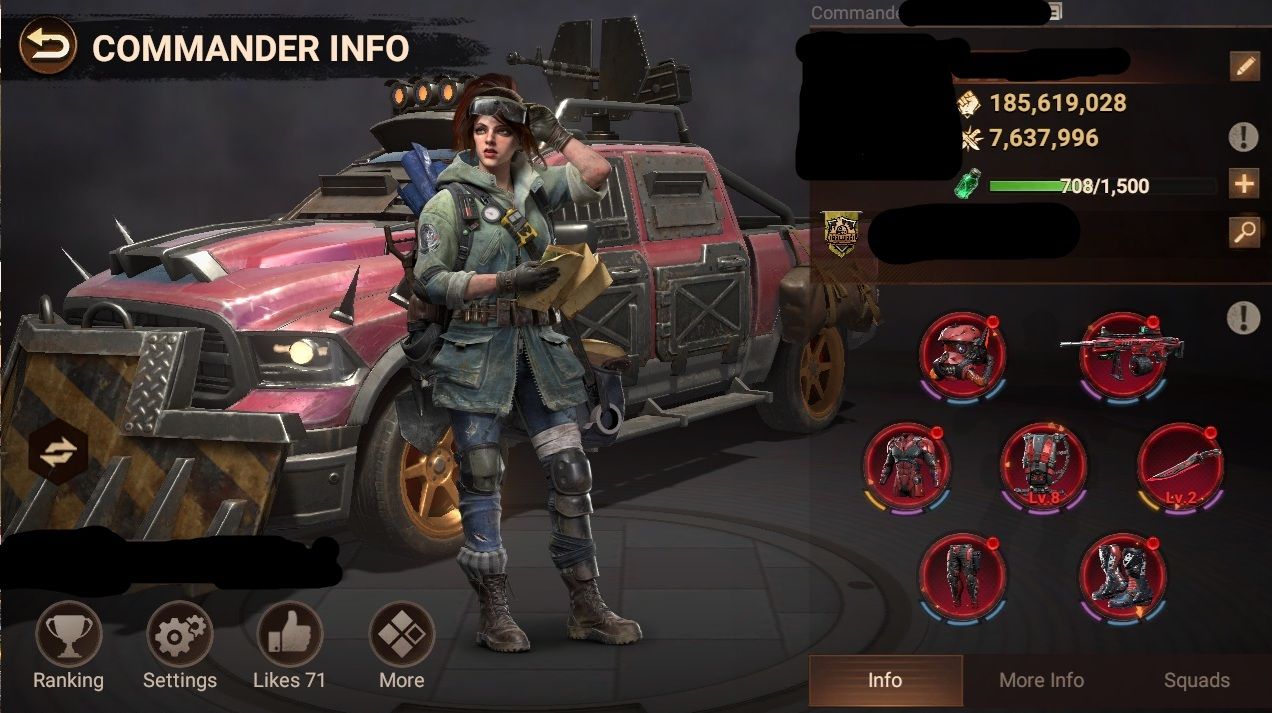Tap the Likes thumbs-up button

pyautogui.click(x=290, y=635)
